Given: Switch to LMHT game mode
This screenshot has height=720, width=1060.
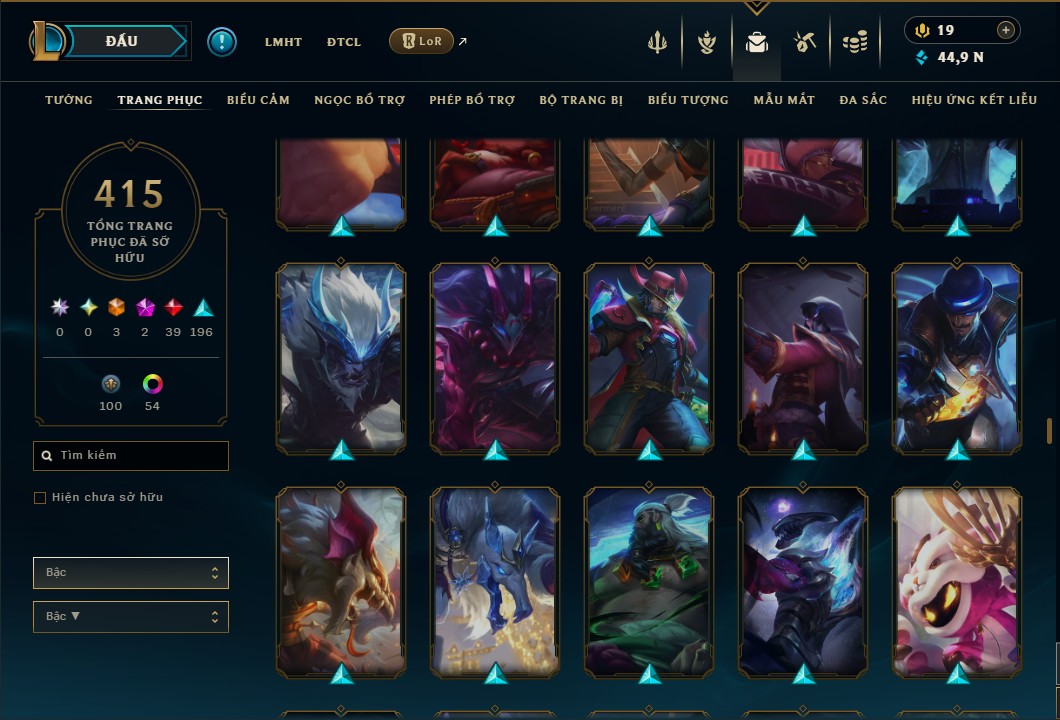Looking at the screenshot, I should (x=283, y=42).
